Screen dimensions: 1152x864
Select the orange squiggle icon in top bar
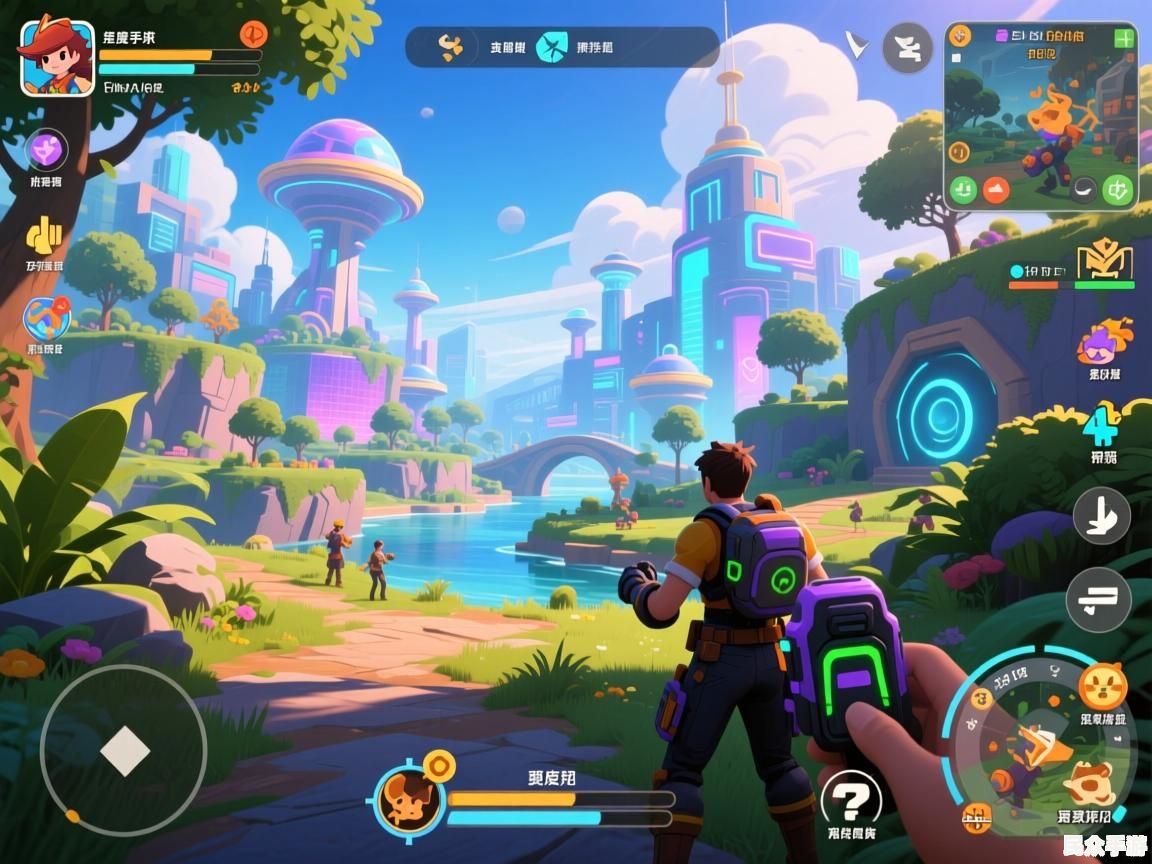[x=452, y=46]
